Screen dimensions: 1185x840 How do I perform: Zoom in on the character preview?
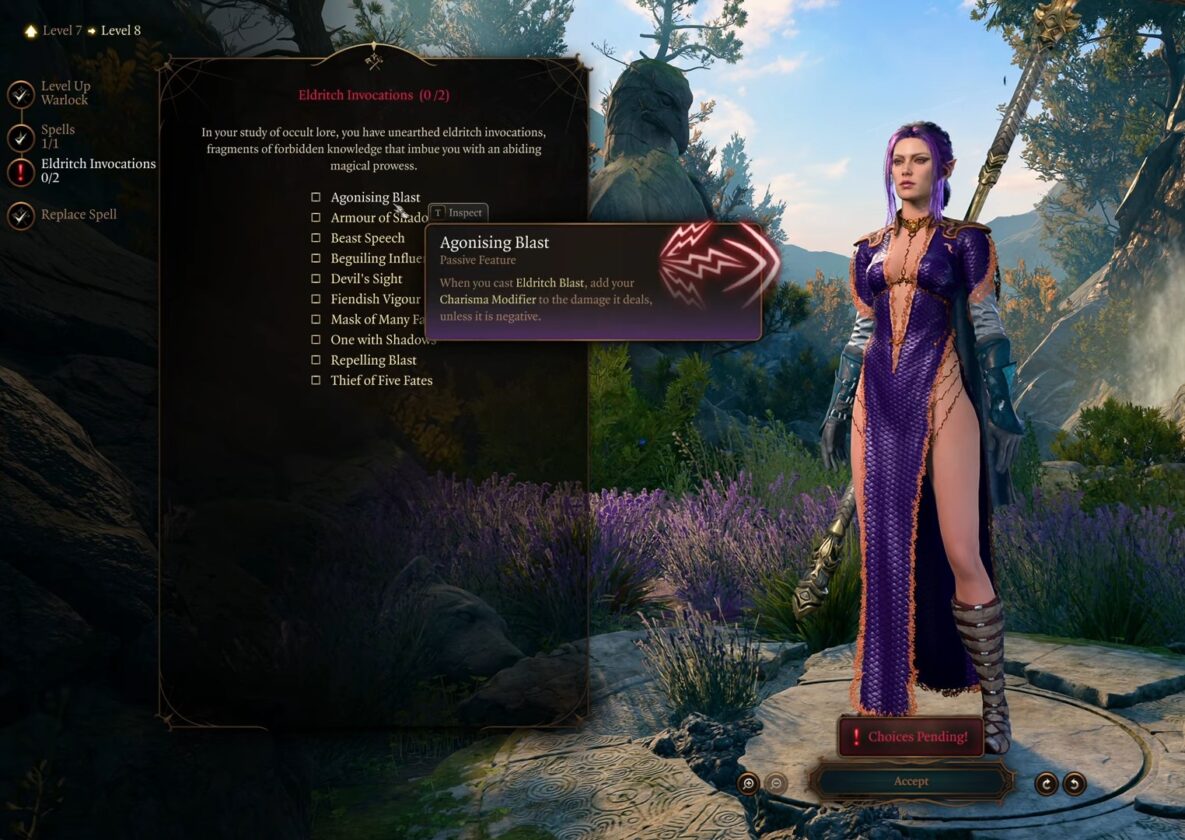(x=748, y=784)
